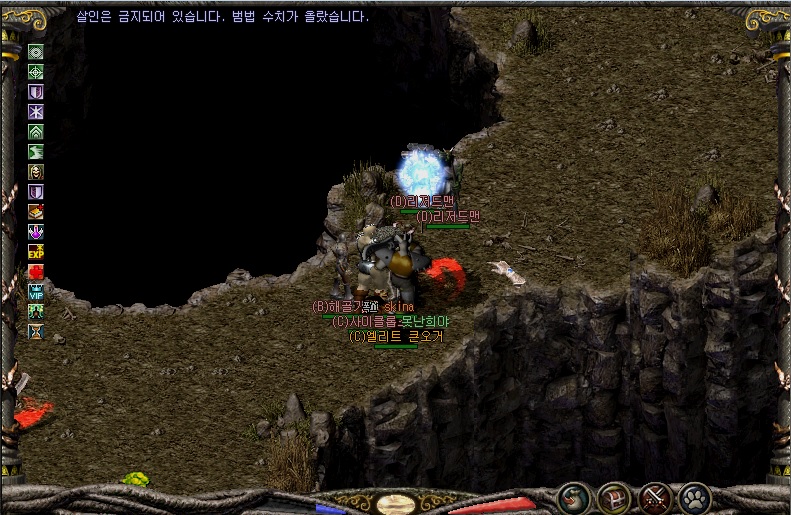This screenshot has height=515, width=791.
Task: Select the green upward chevrons buff icon
Action: [x=36, y=132]
